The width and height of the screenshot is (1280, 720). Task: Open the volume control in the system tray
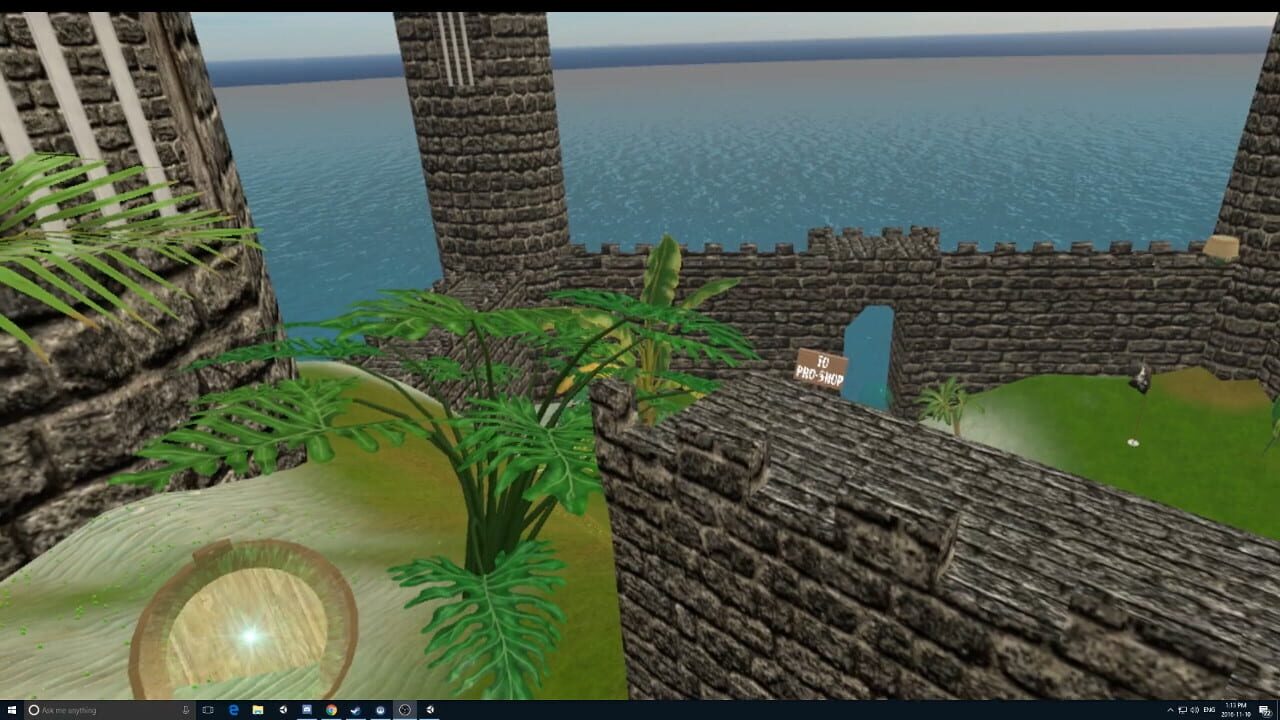click(1194, 710)
